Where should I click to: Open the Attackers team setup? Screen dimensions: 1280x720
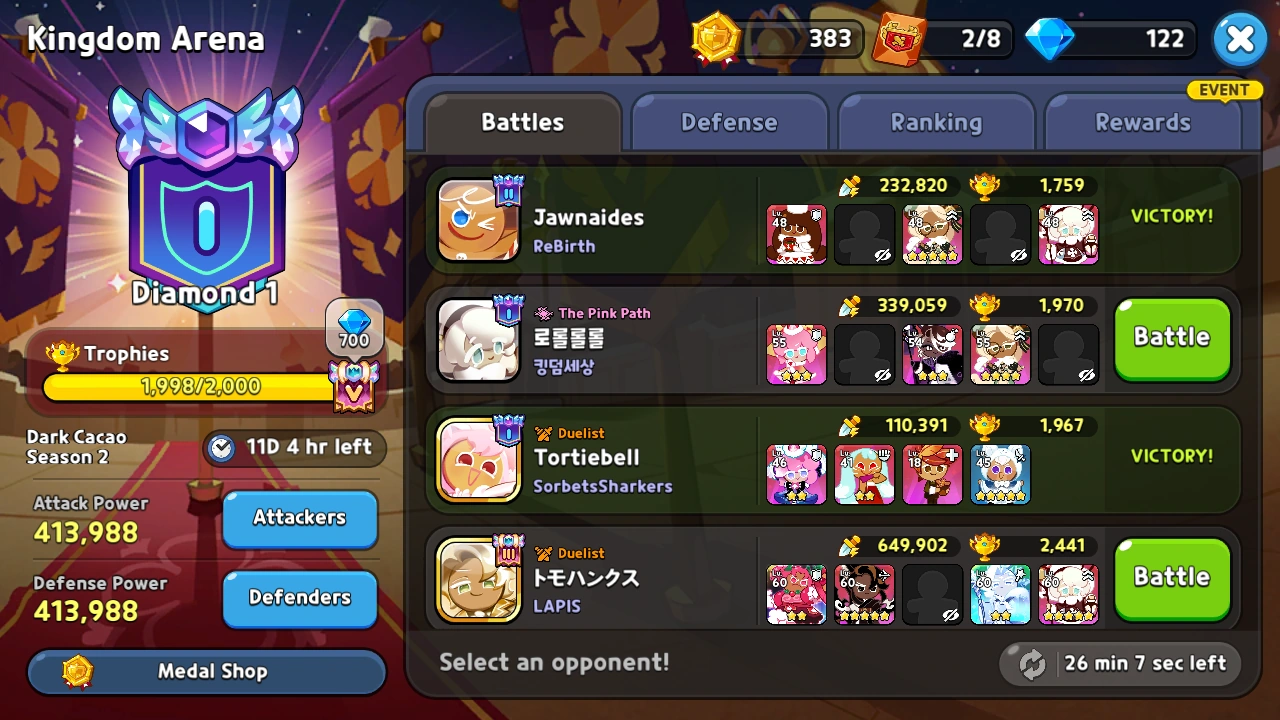coord(299,518)
